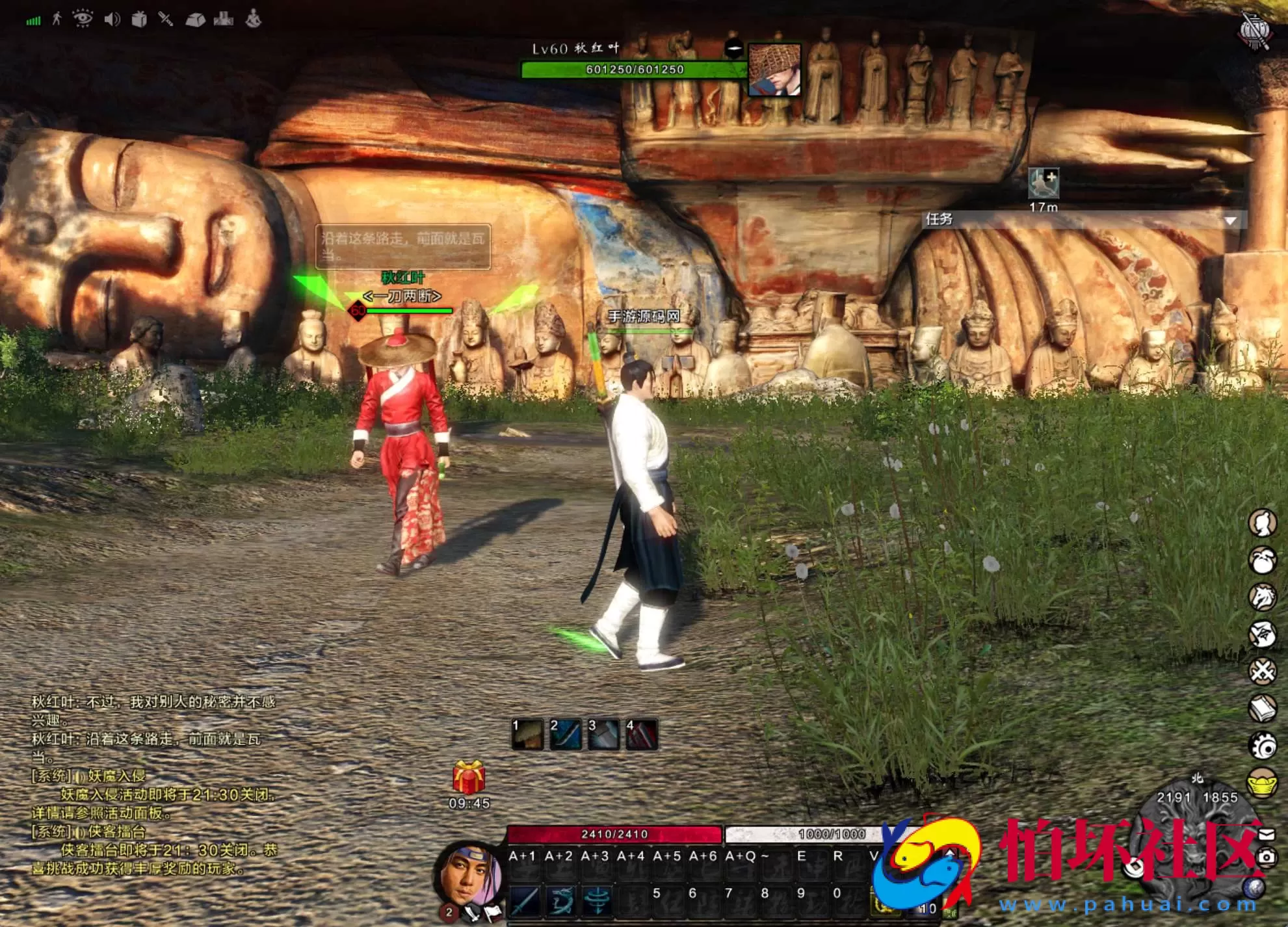Click the camera screenshot icon beside the minimap
The height and width of the screenshot is (927, 1288).
click(x=1267, y=857)
